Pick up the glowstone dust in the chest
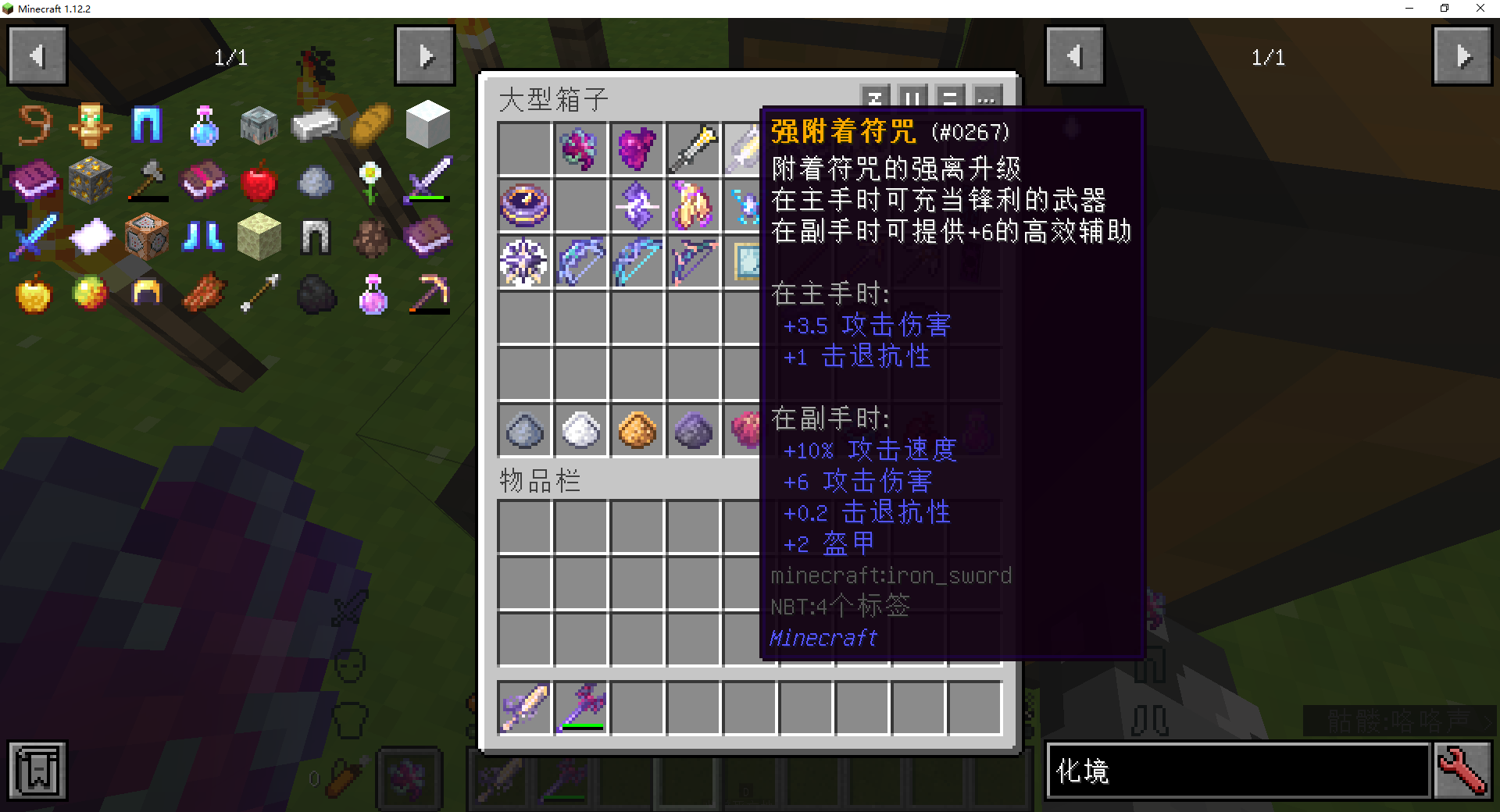The image size is (1500, 812). 637,430
